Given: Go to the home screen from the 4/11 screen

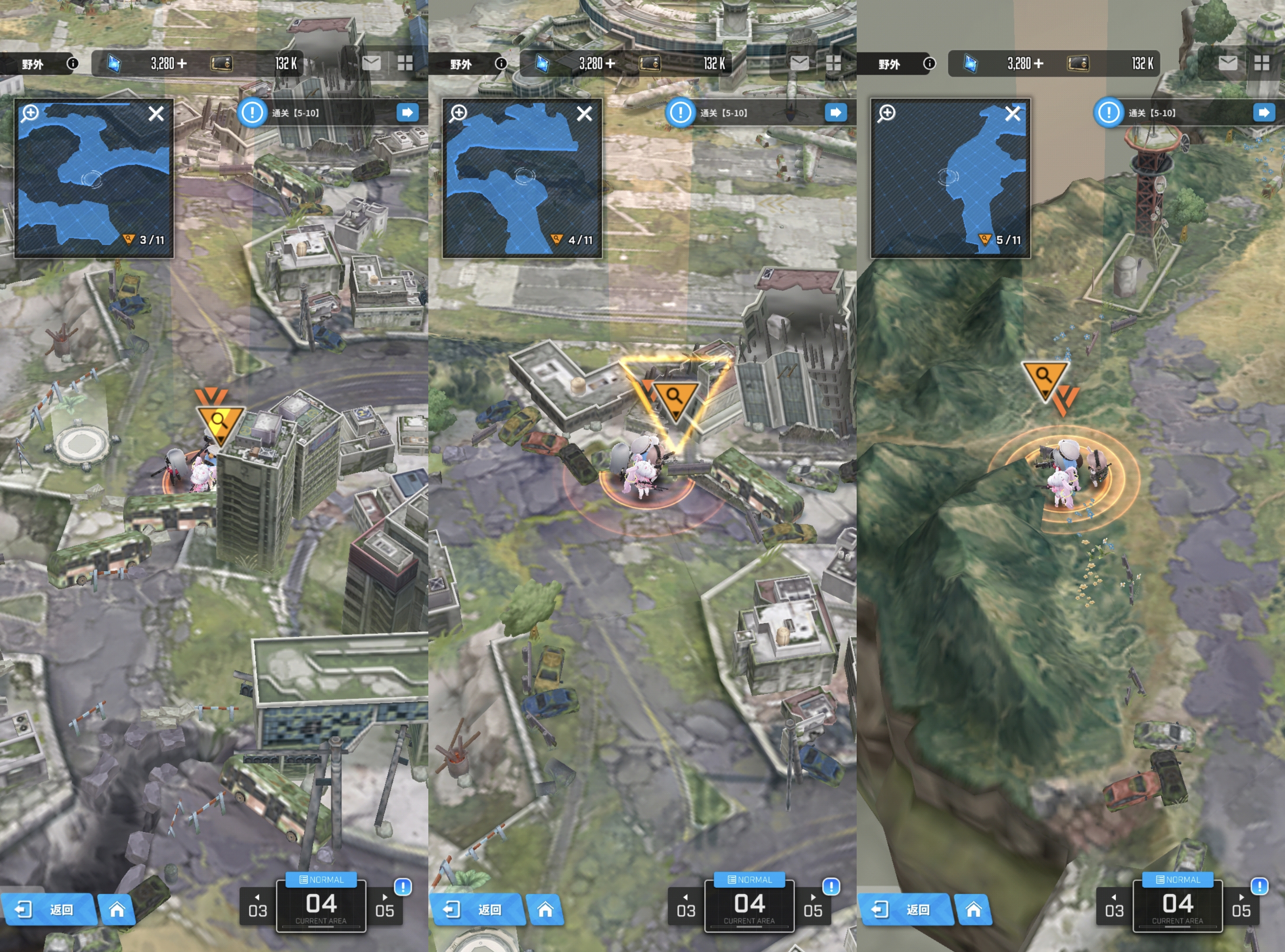Looking at the screenshot, I should (545, 909).
